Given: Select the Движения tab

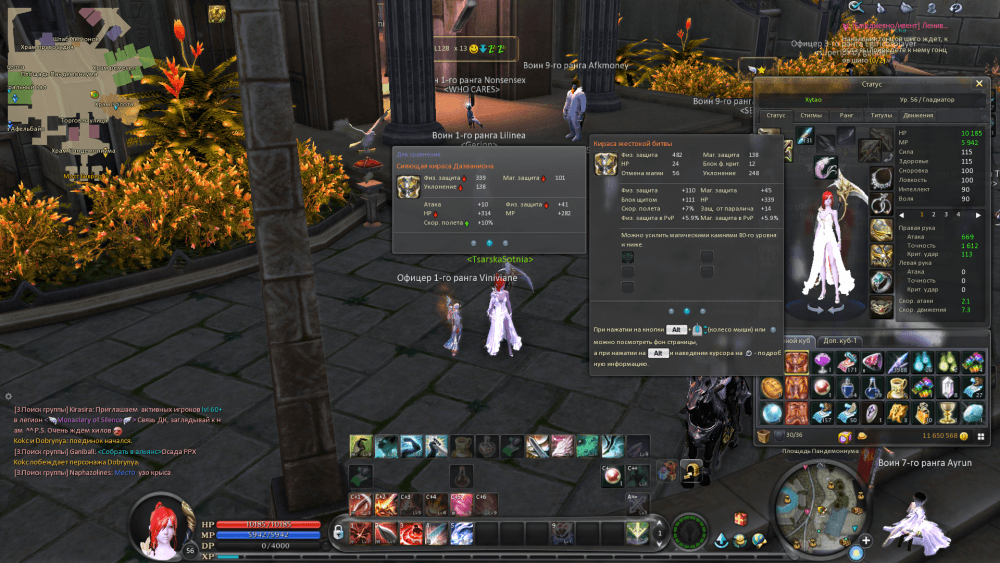Looking at the screenshot, I should (x=918, y=115).
